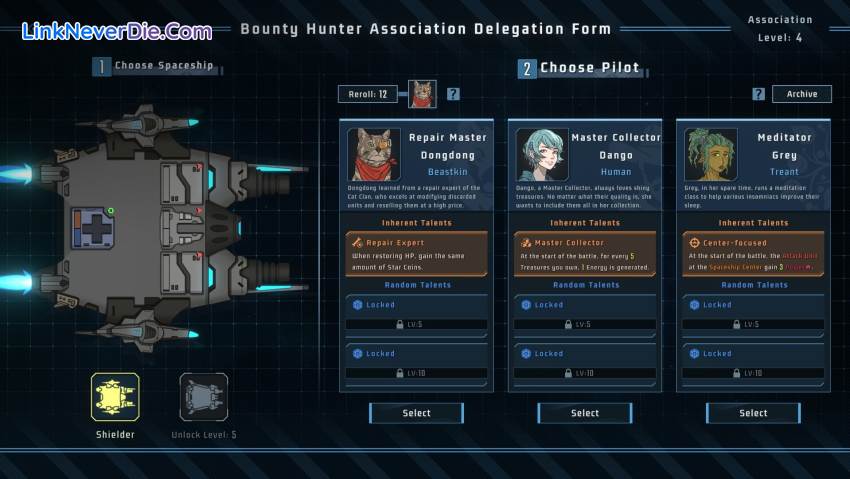Open the pilot Archive
Screen dimensions: 850x479
point(801,94)
